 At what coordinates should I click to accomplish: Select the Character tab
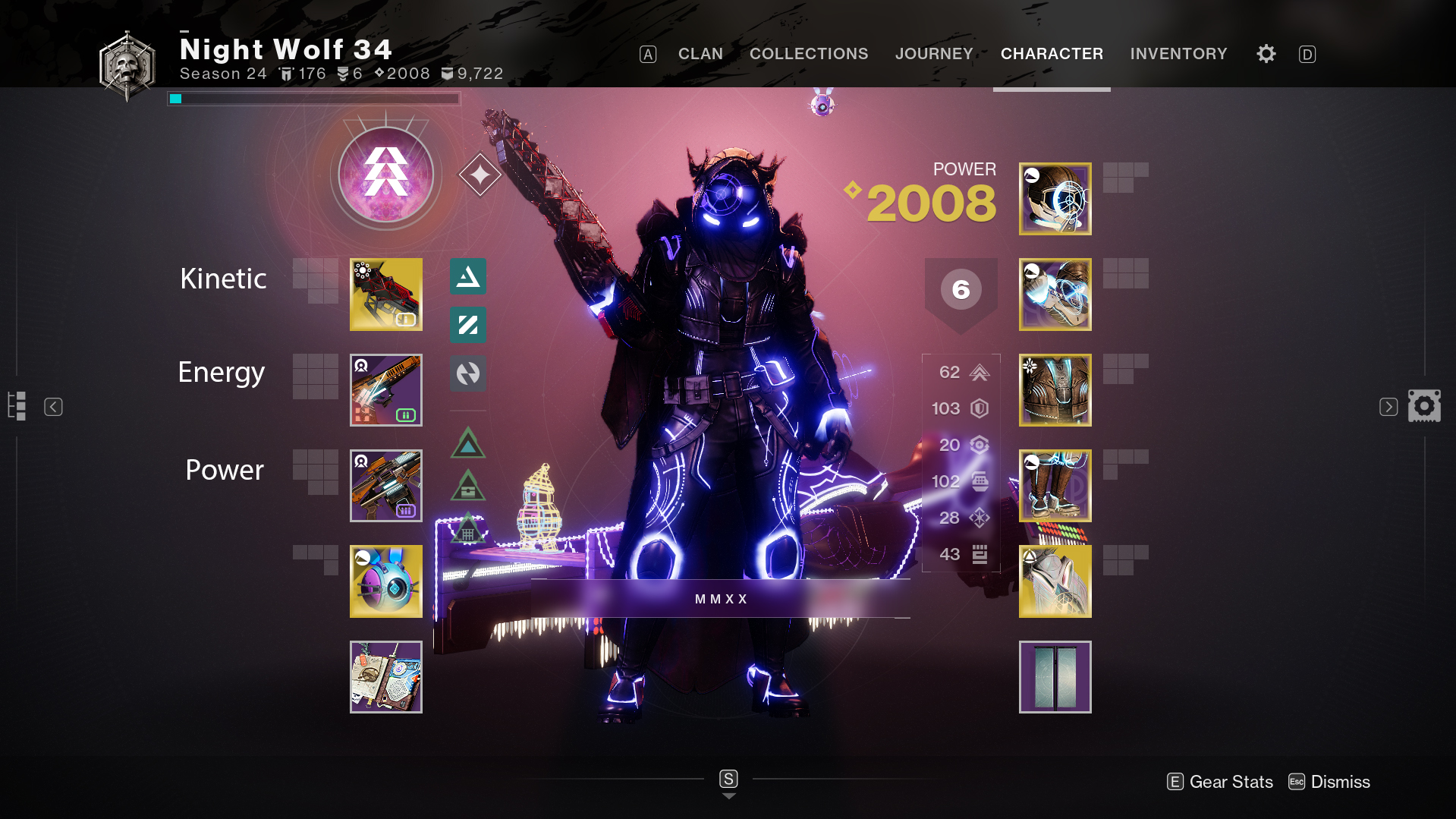[1052, 54]
